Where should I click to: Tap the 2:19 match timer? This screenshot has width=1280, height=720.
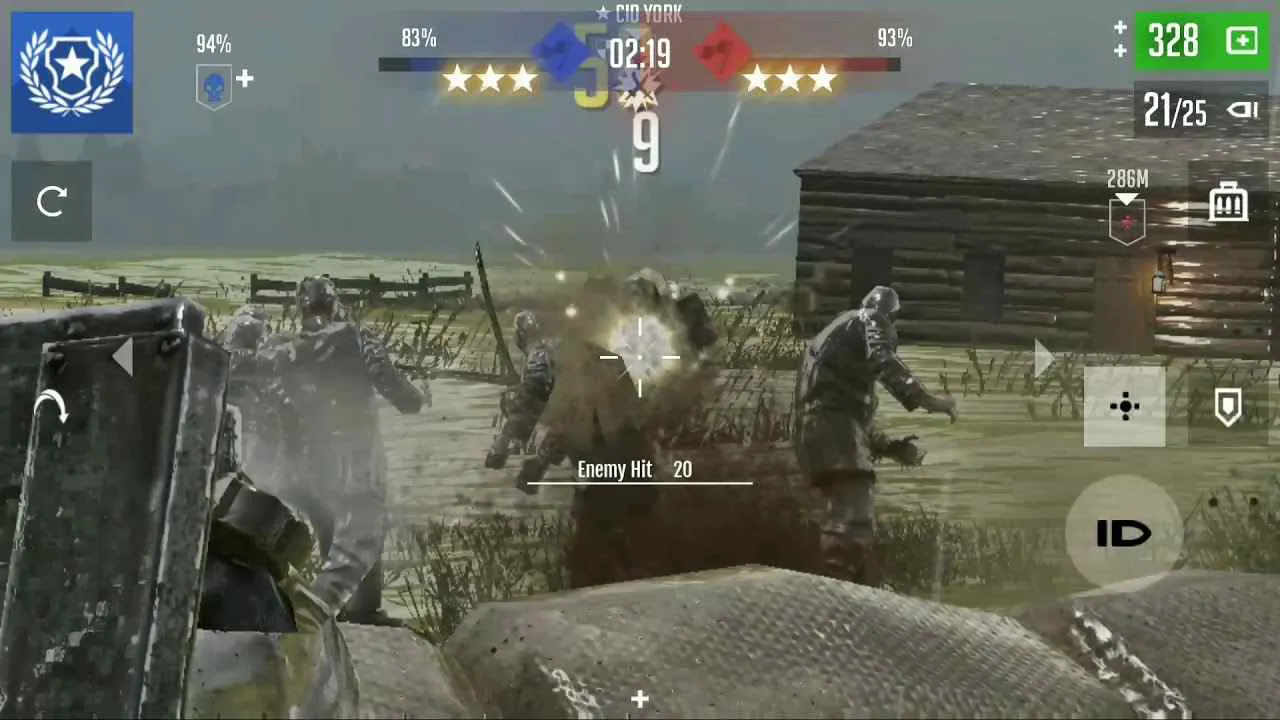[643, 55]
